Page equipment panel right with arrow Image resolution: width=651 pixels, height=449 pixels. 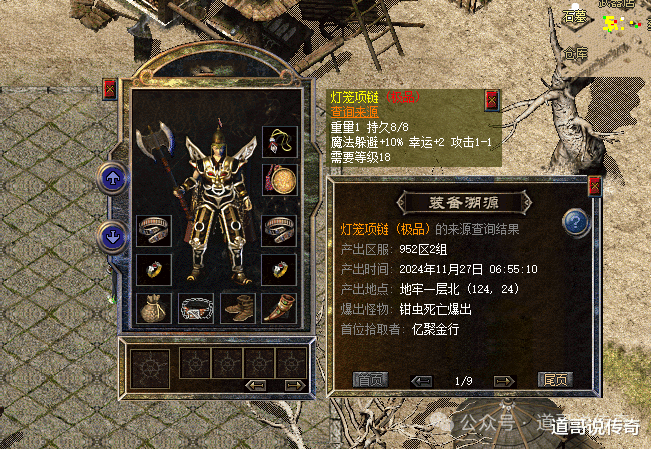coord(294,384)
